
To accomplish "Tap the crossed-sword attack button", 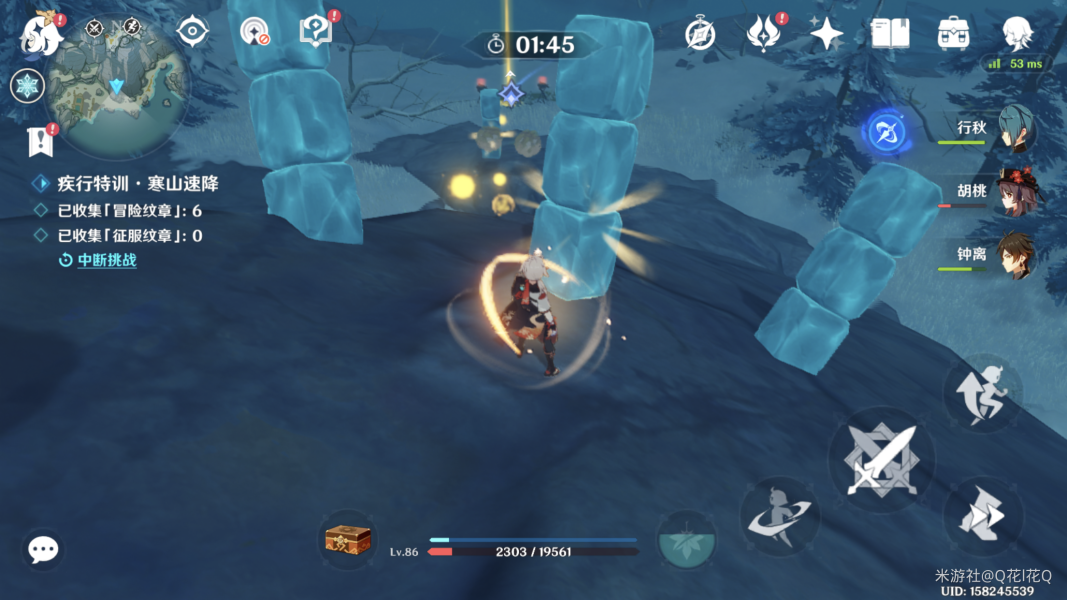I will (x=881, y=460).
